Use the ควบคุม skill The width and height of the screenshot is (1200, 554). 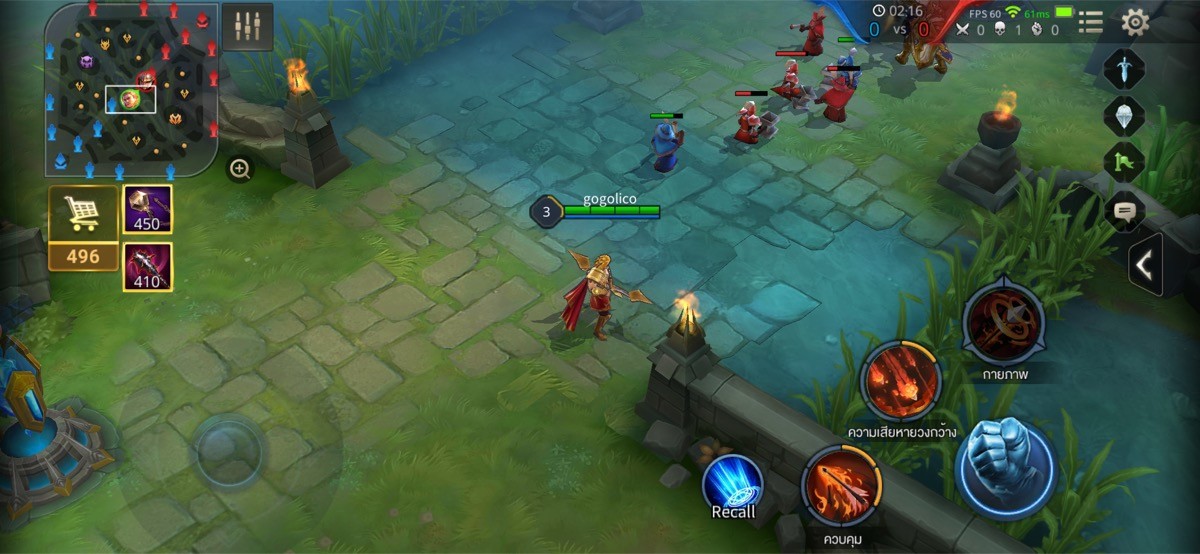[841, 487]
